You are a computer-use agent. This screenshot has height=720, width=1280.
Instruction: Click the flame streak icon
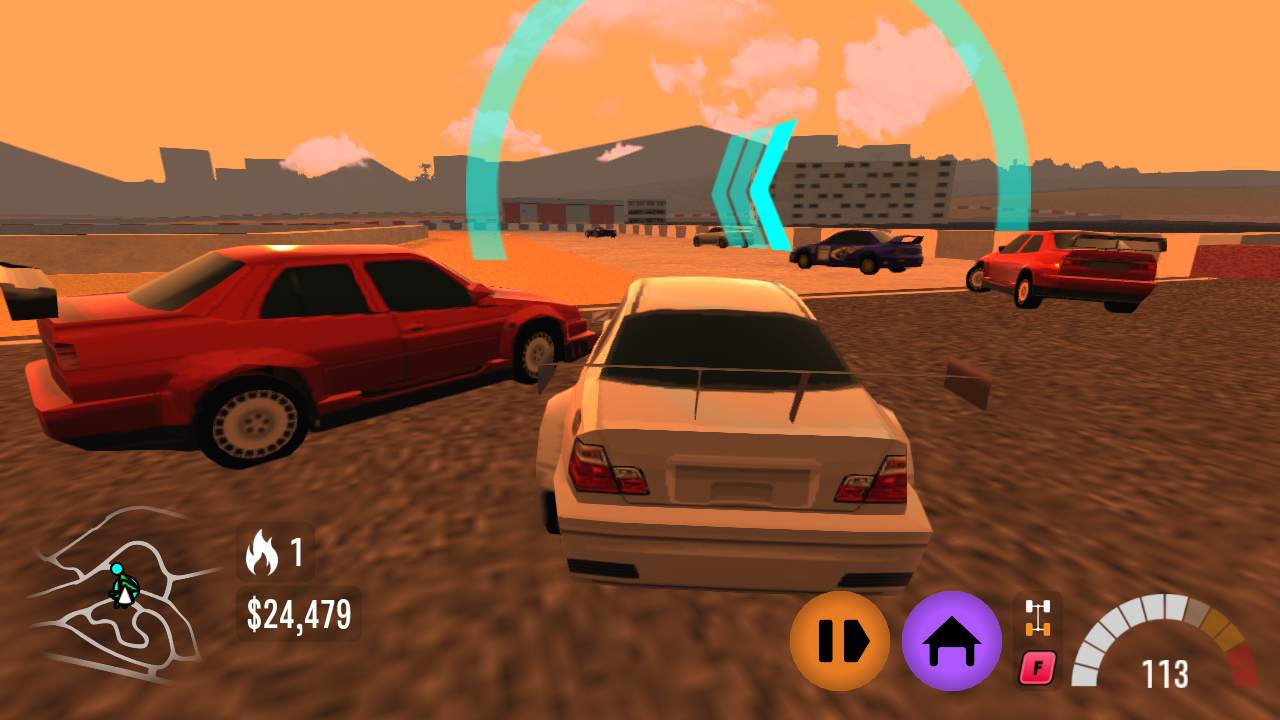tap(262, 550)
